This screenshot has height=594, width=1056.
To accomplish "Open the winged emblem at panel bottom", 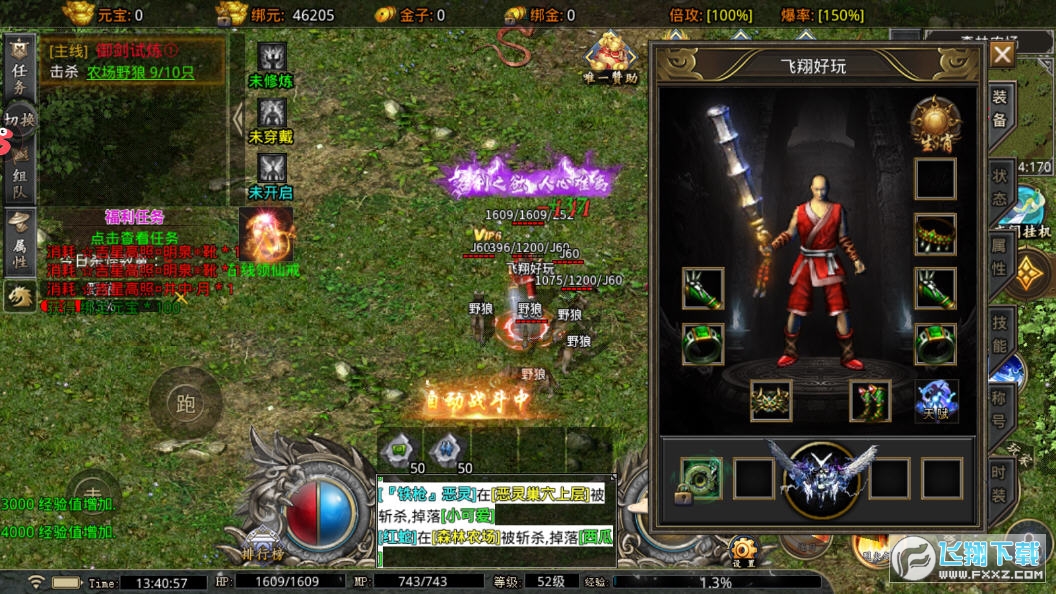I will click(821, 476).
